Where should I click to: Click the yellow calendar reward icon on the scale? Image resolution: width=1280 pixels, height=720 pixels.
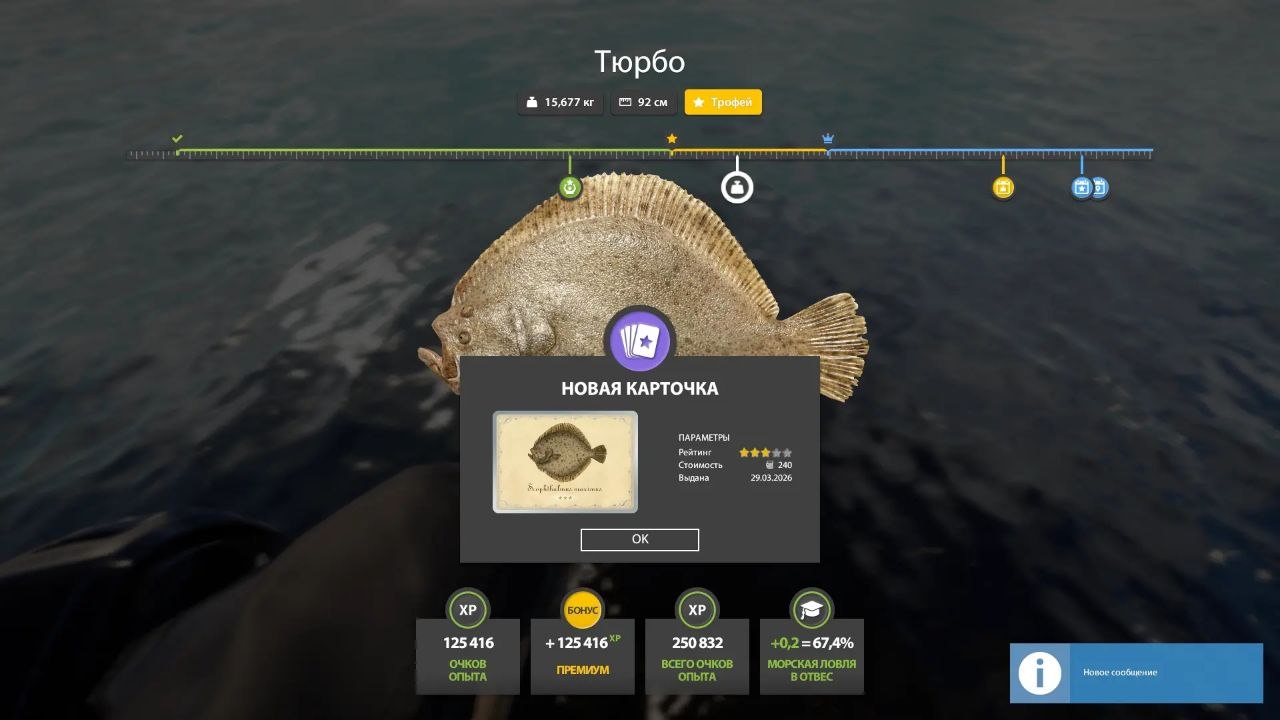1004,186
